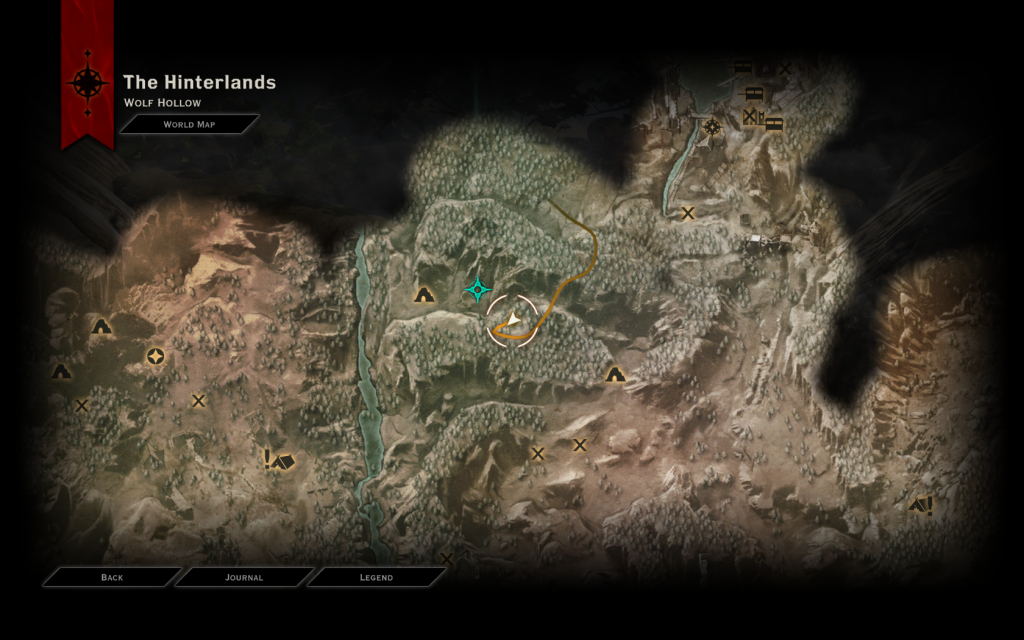Select the teal quest objective marker

tap(479, 290)
